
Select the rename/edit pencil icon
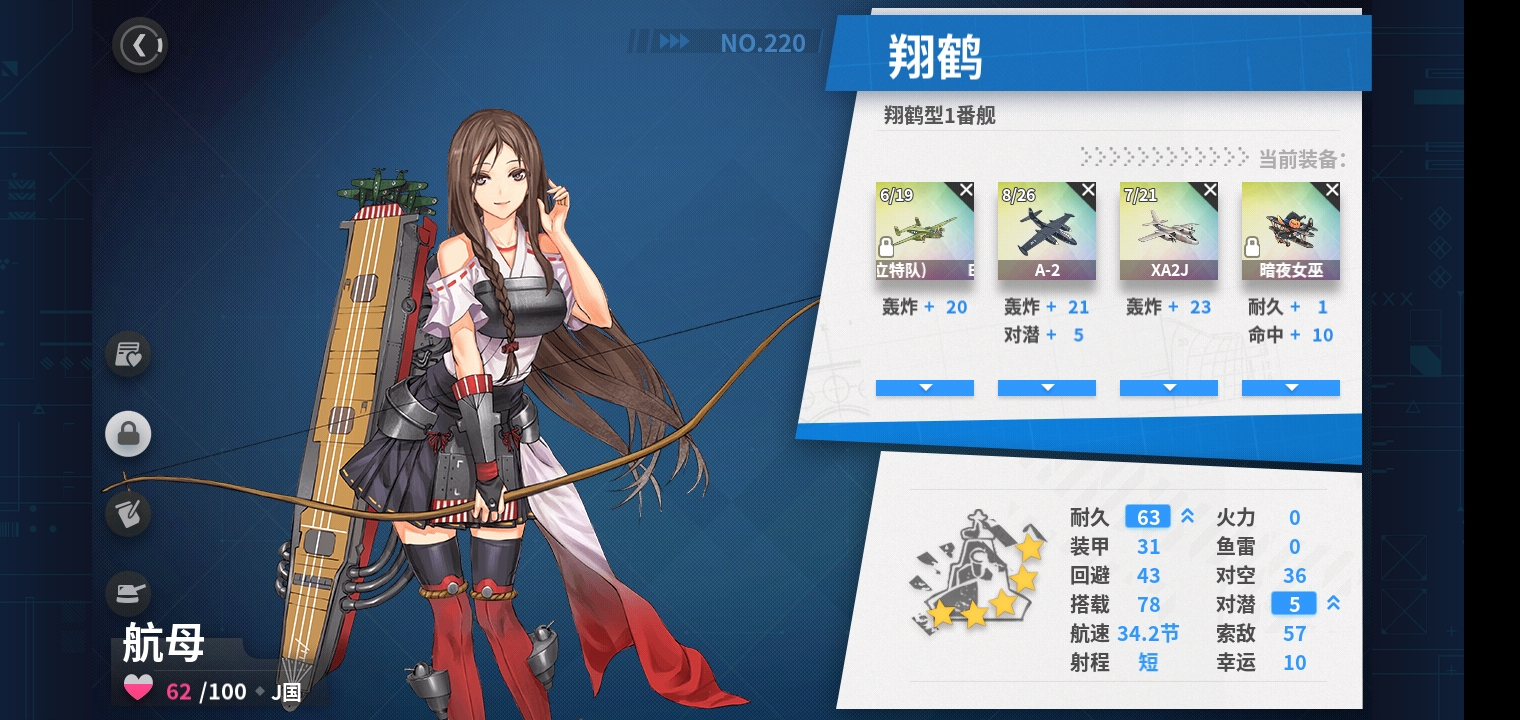pyautogui.click(x=128, y=514)
